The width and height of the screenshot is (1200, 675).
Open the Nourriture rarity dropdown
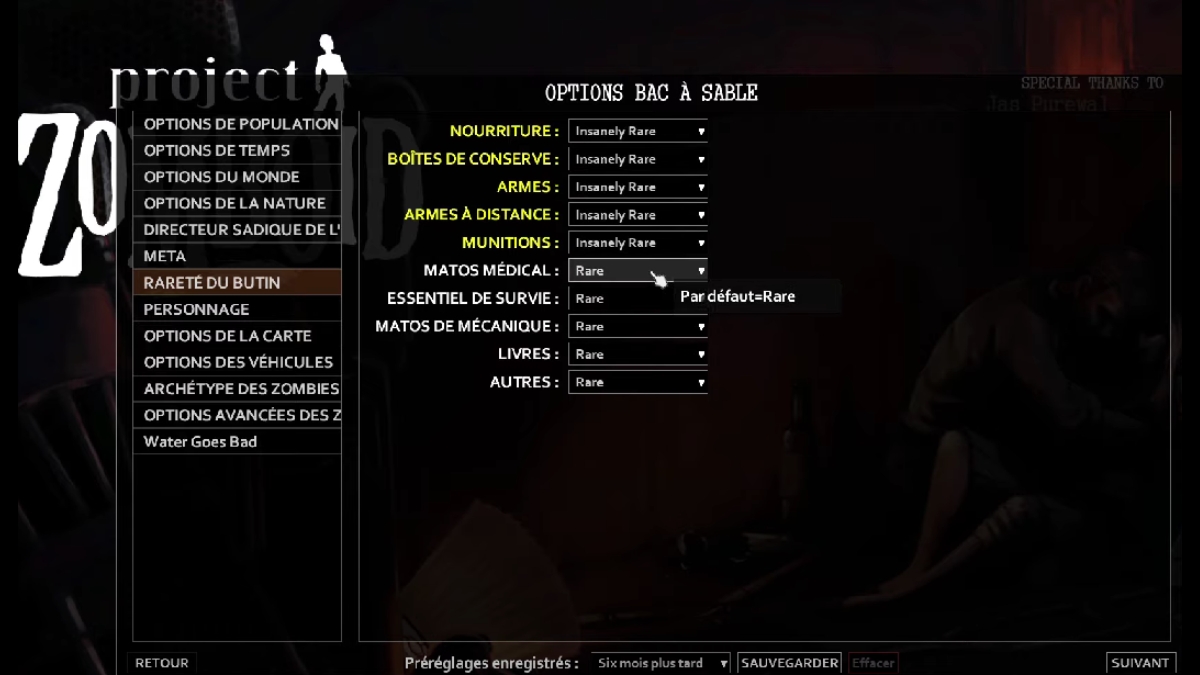point(638,131)
